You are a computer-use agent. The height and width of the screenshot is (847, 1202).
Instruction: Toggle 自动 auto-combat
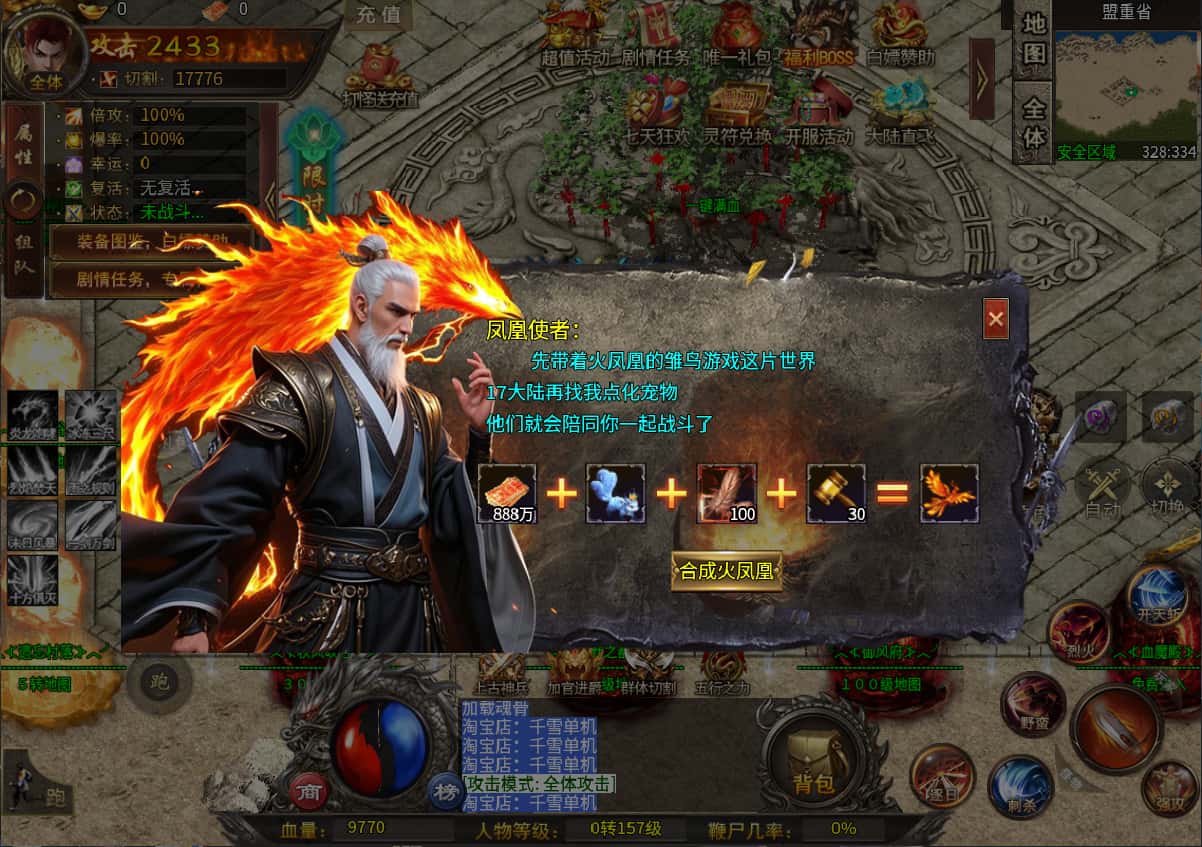pos(1102,490)
